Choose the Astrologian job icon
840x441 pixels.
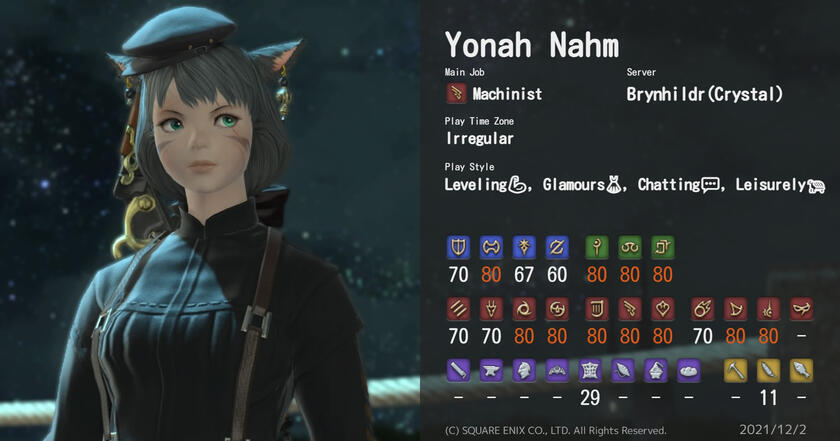[659, 246]
